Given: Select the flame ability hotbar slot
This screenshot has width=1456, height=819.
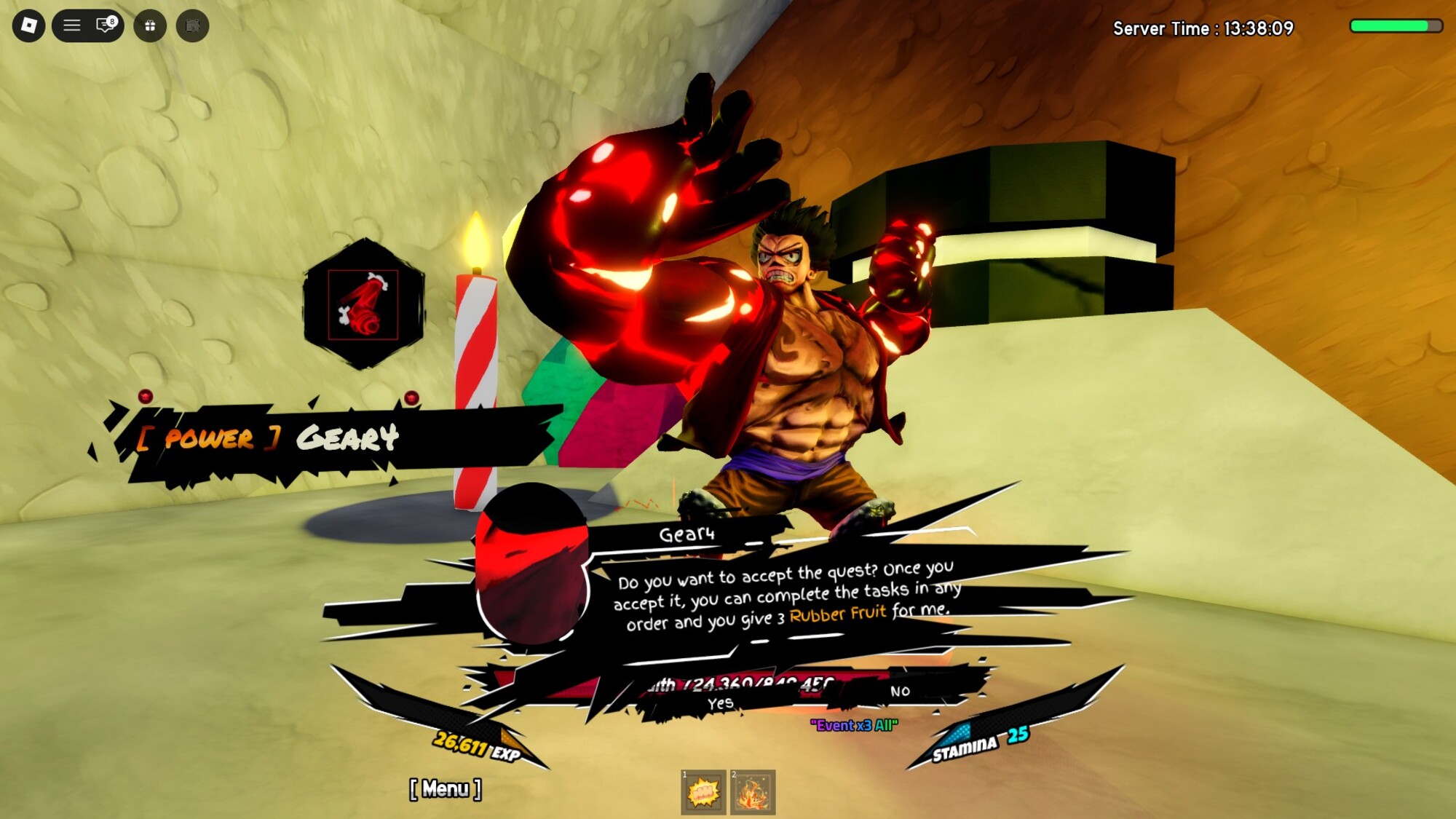Looking at the screenshot, I should coord(753,793).
